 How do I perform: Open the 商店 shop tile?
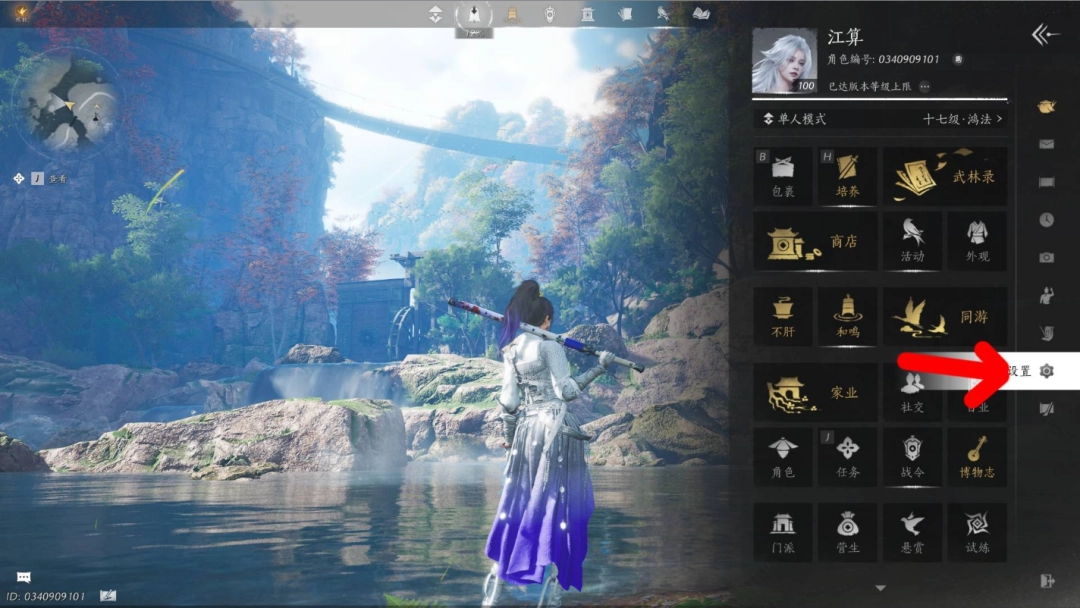815,241
